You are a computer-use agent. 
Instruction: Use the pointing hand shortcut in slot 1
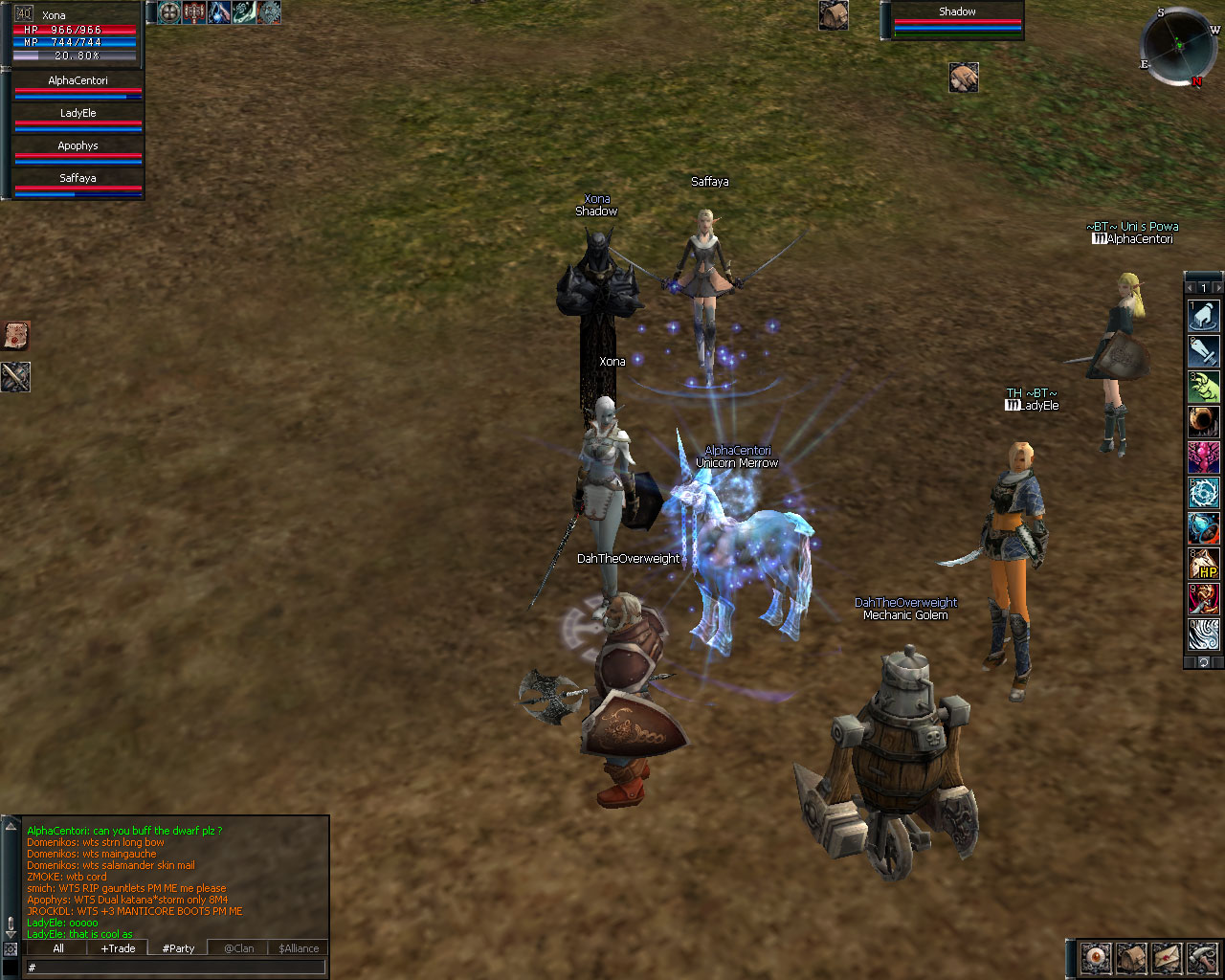pyautogui.click(x=1203, y=315)
